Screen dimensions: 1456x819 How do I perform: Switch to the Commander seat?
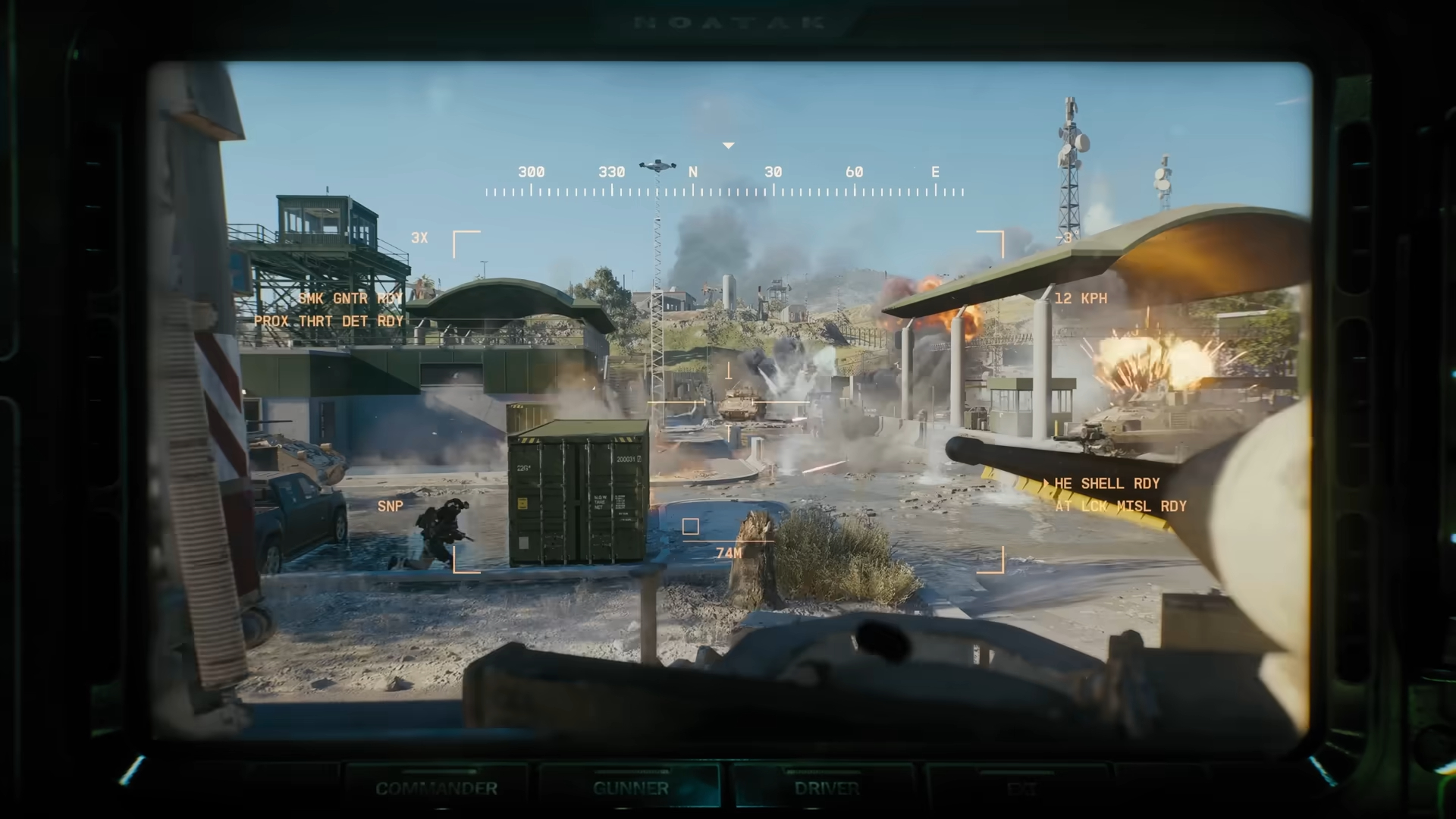pos(437,789)
